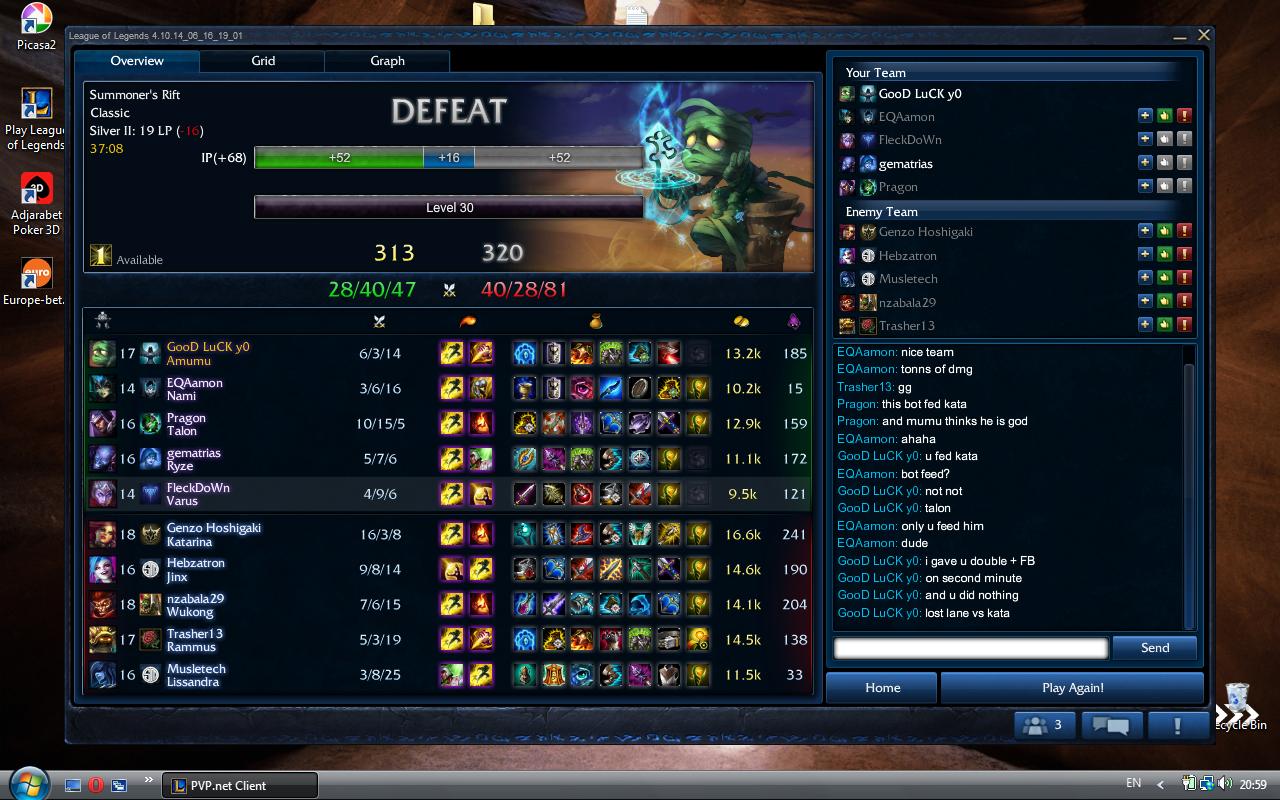Close the post-game window
1280x800 pixels.
tap(1204, 35)
